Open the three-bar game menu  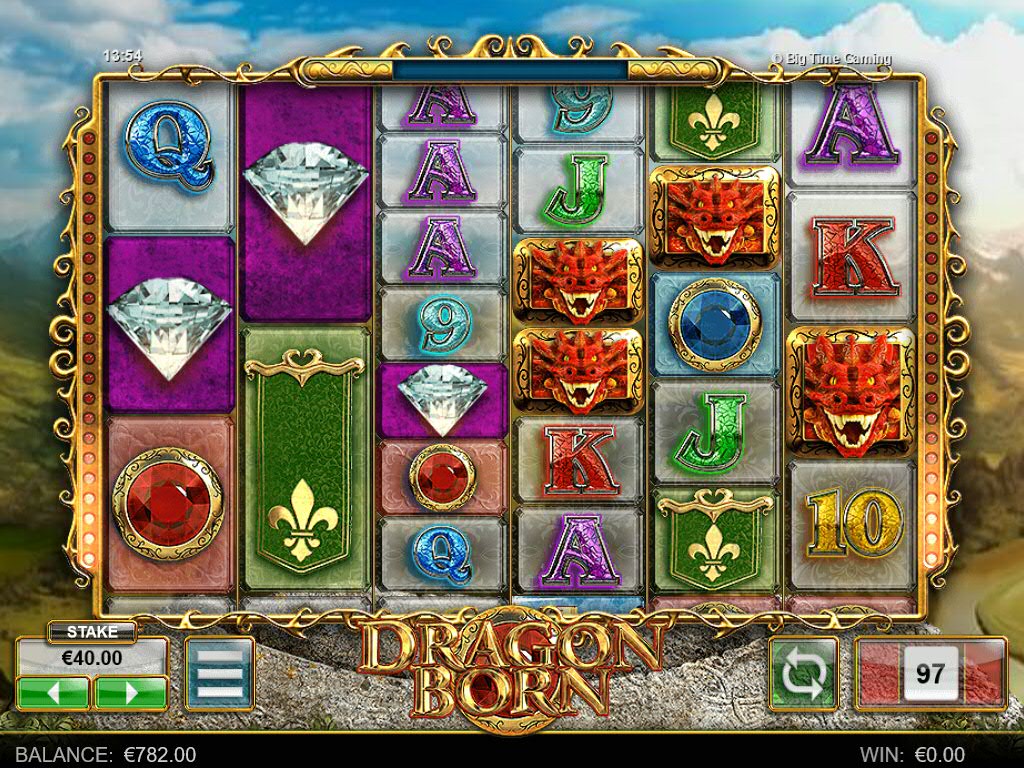coord(220,674)
